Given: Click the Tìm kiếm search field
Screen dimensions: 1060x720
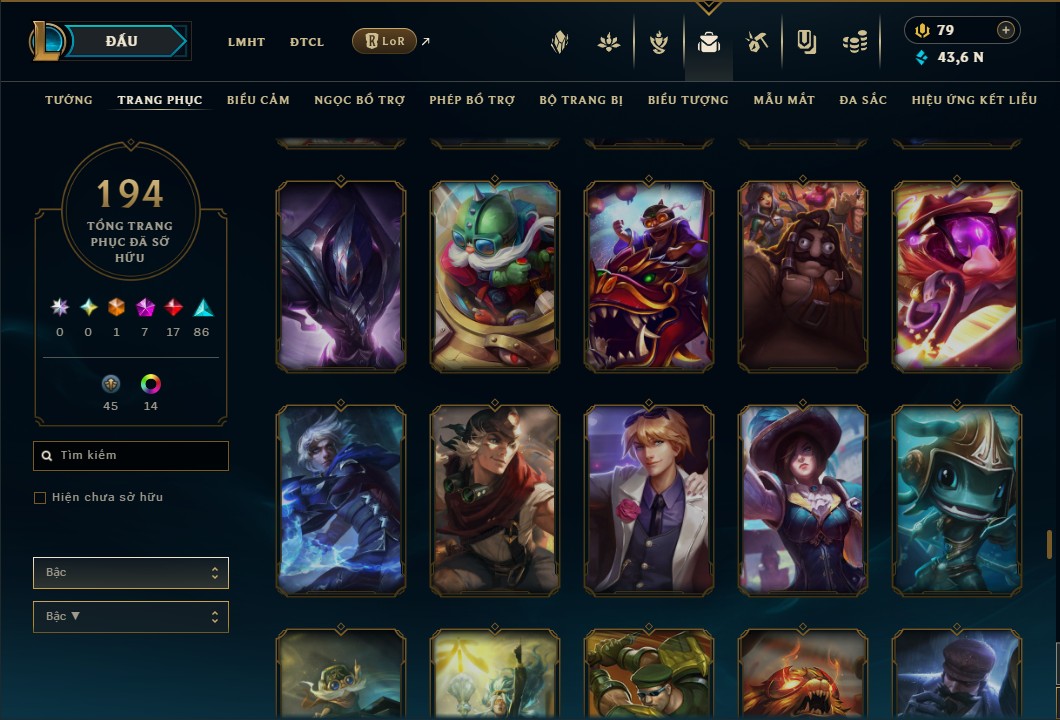Looking at the screenshot, I should 131,456.
